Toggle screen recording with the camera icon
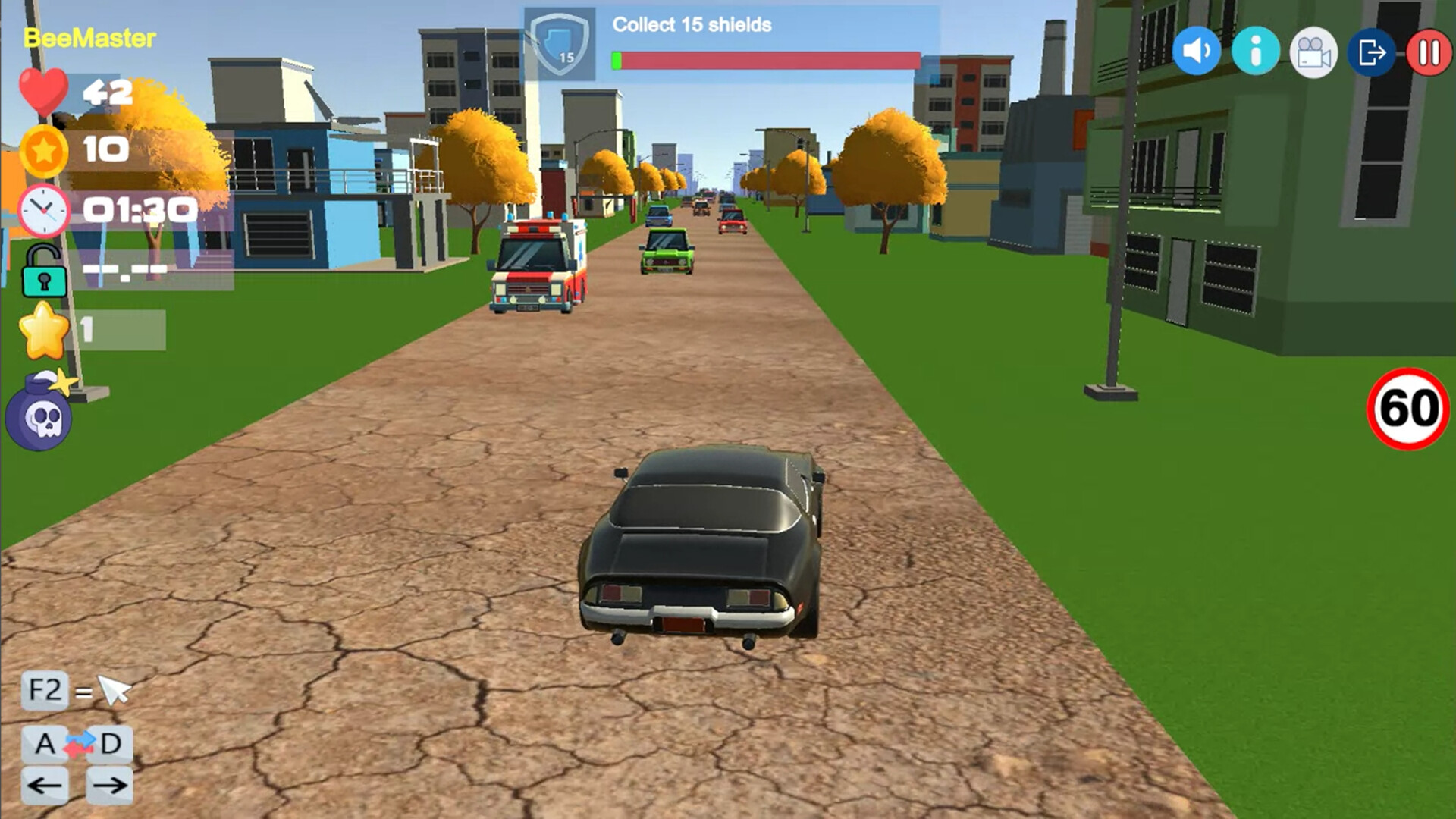This screenshot has height=819, width=1456. tap(1314, 51)
